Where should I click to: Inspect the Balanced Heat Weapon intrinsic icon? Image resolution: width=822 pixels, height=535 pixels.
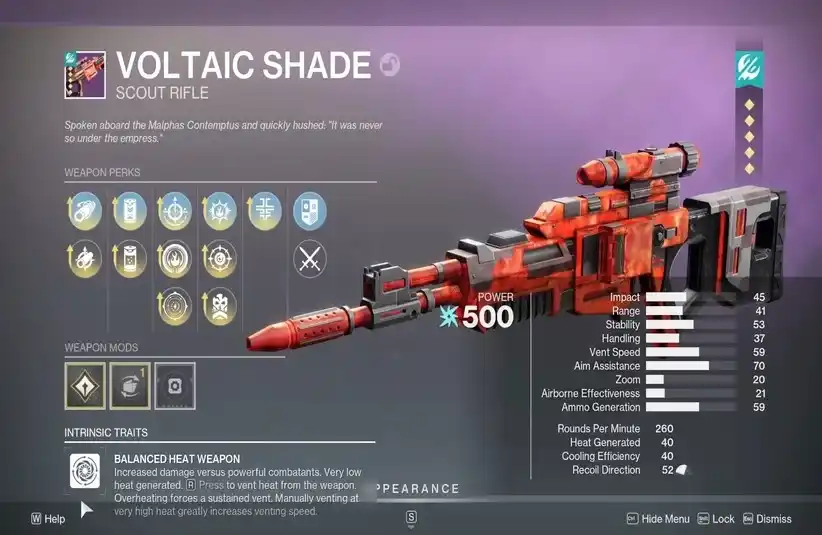tap(84, 472)
